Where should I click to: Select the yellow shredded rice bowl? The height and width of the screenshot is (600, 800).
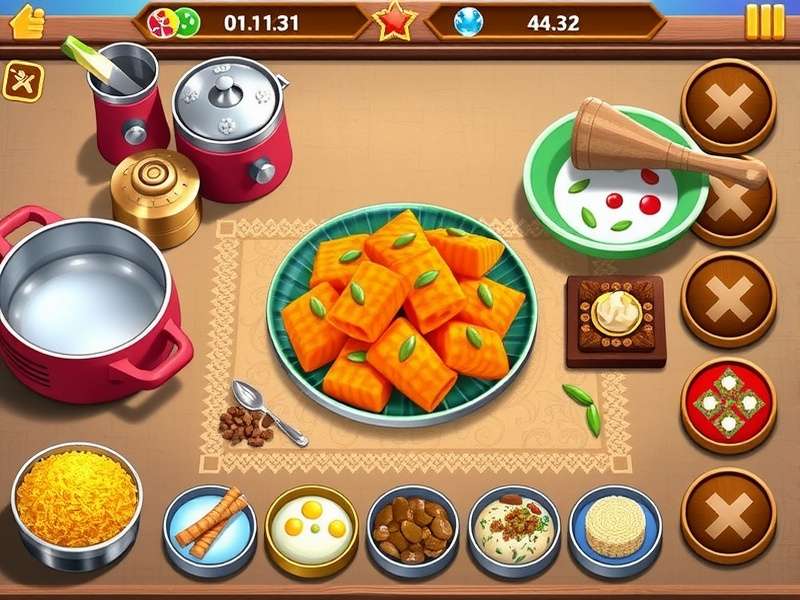click(76, 498)
